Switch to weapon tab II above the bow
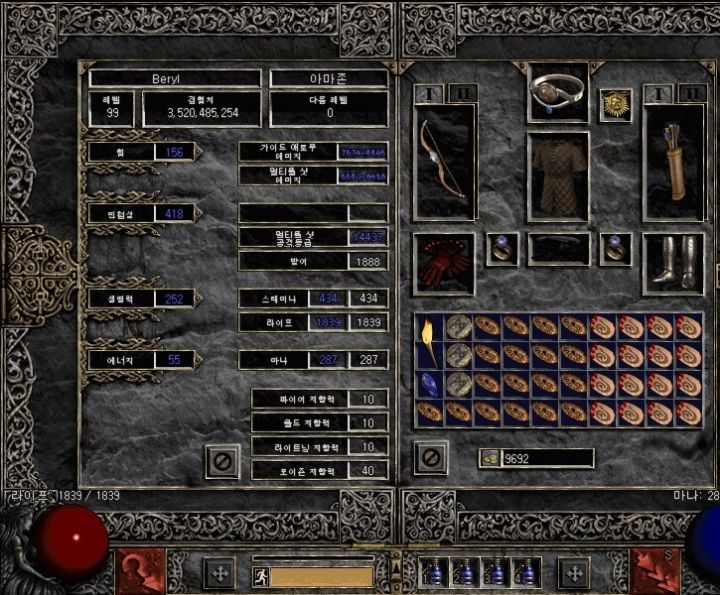 (460, 93)
